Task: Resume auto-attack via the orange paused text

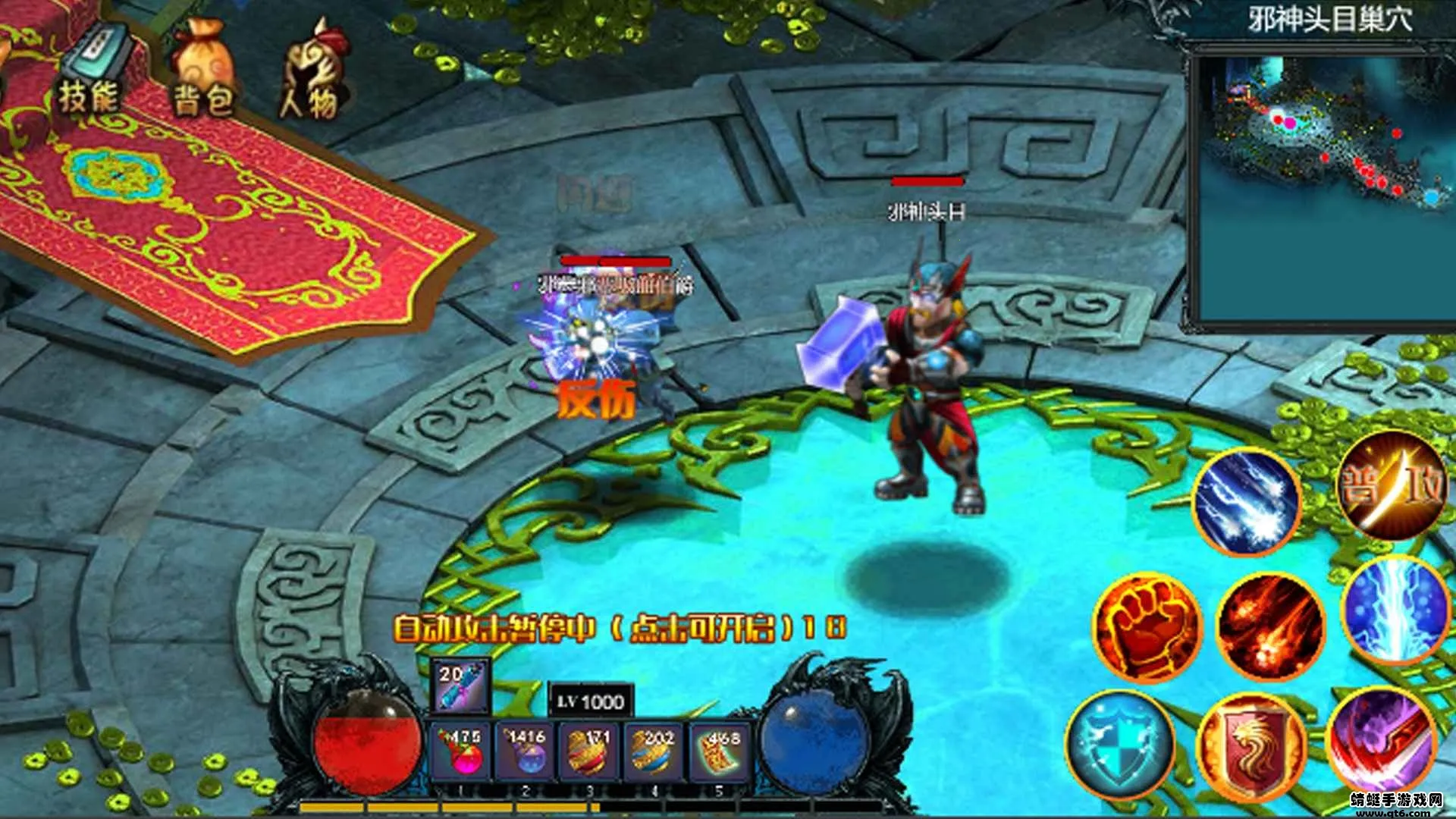Action: (618, 629)
